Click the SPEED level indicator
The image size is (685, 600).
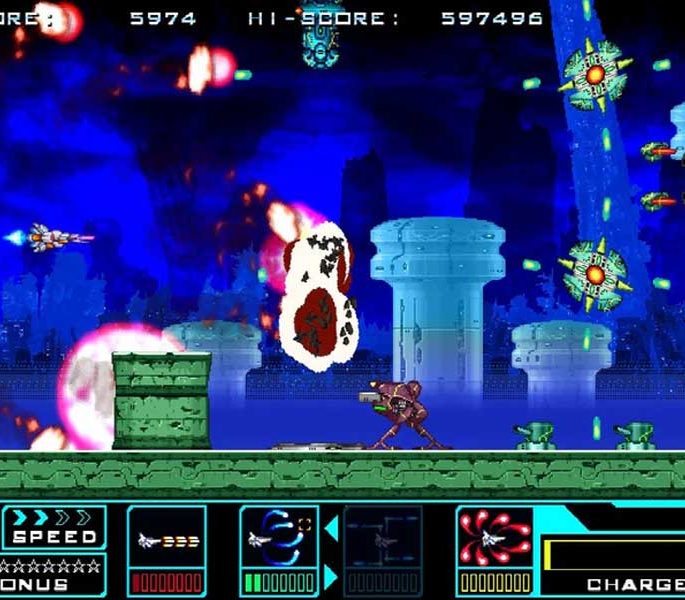coord(54,528)
